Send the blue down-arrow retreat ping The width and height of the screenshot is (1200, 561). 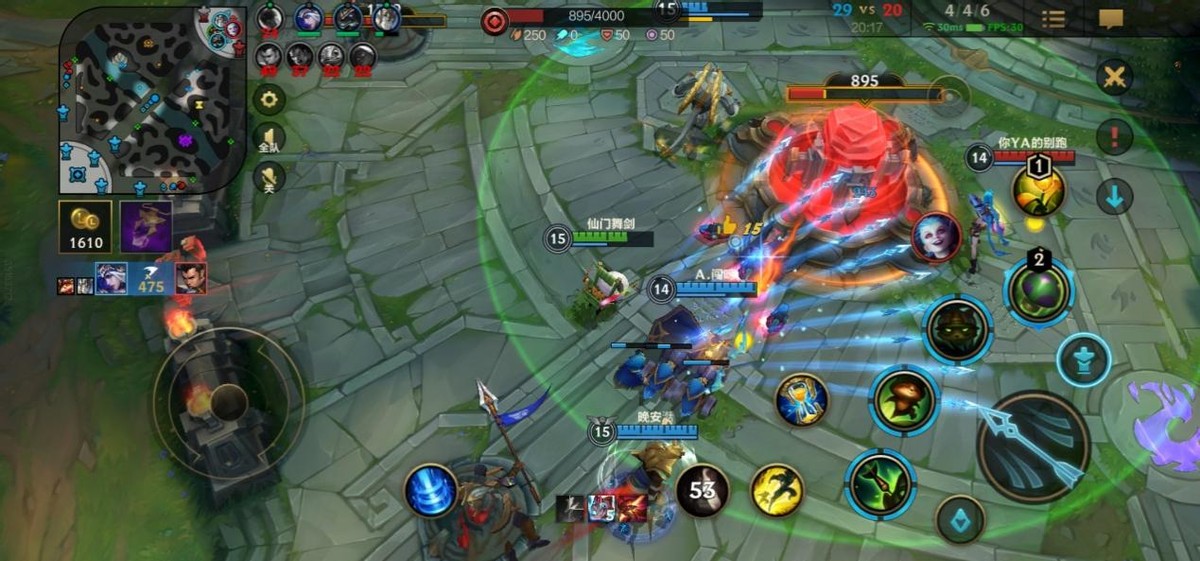pos(1114,196)
